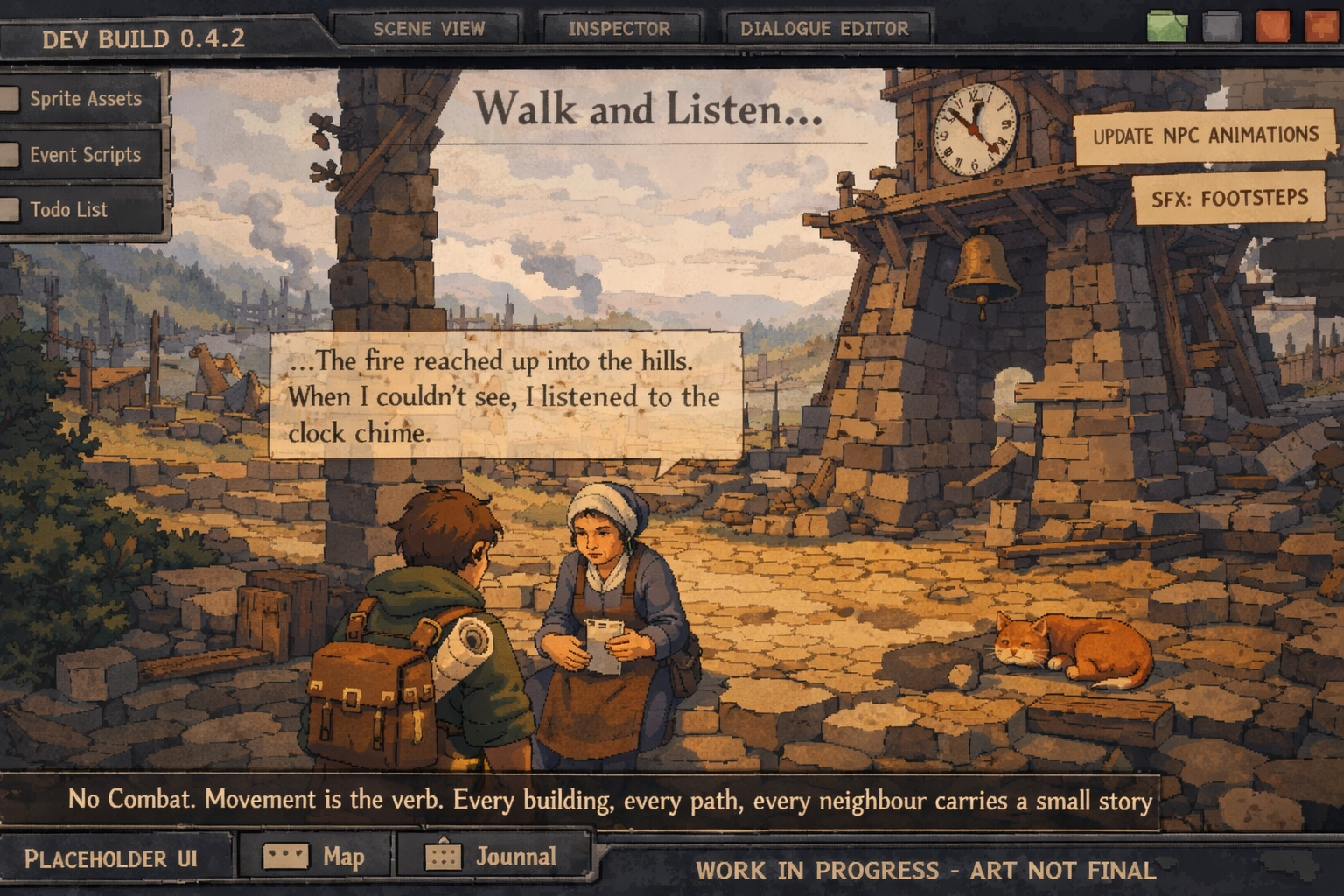Select the SFX: Footsteps note

click(x=1228, y=199)
